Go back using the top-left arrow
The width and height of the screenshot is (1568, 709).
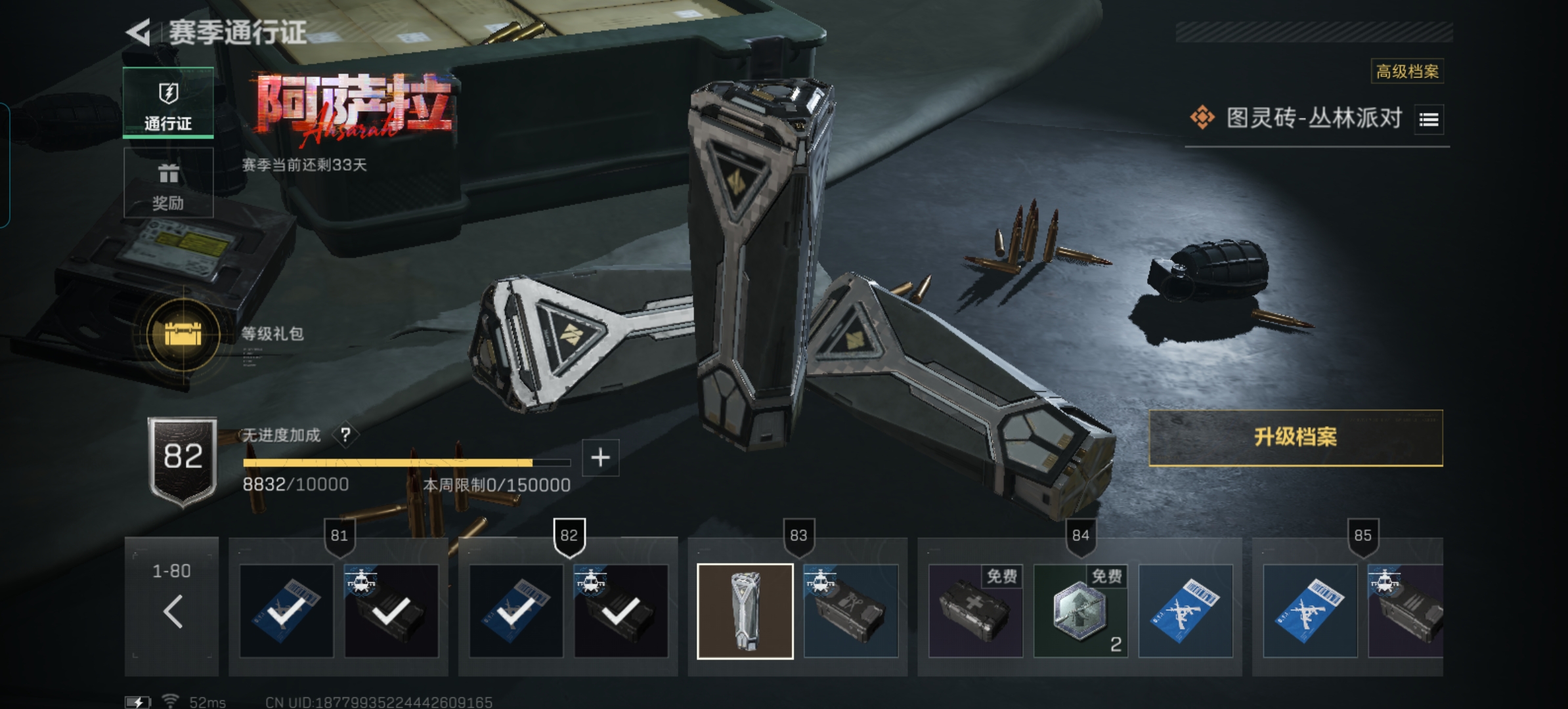[139, 32]
